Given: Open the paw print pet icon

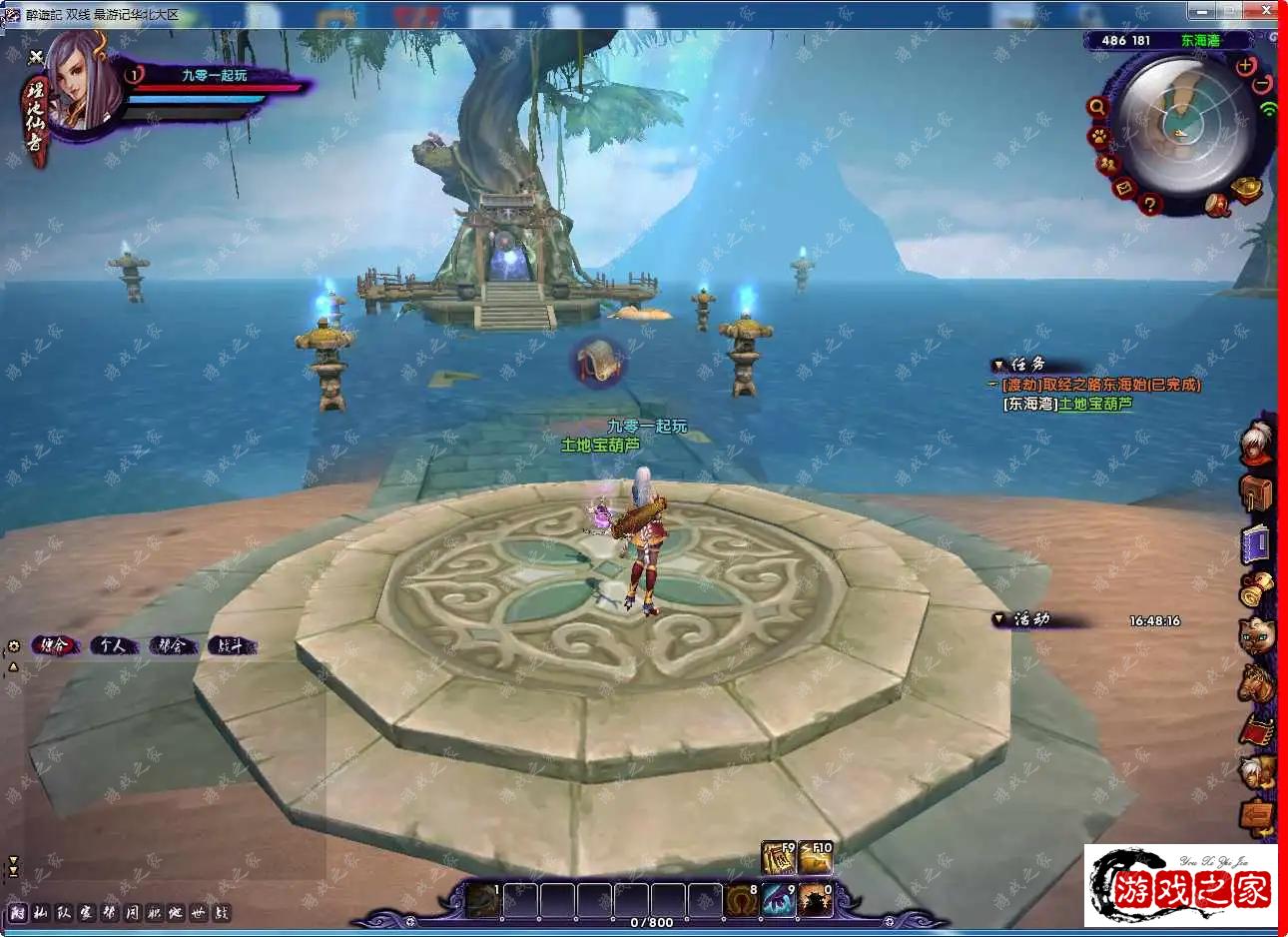Looking at the screenshot, I should (1098, 135).
